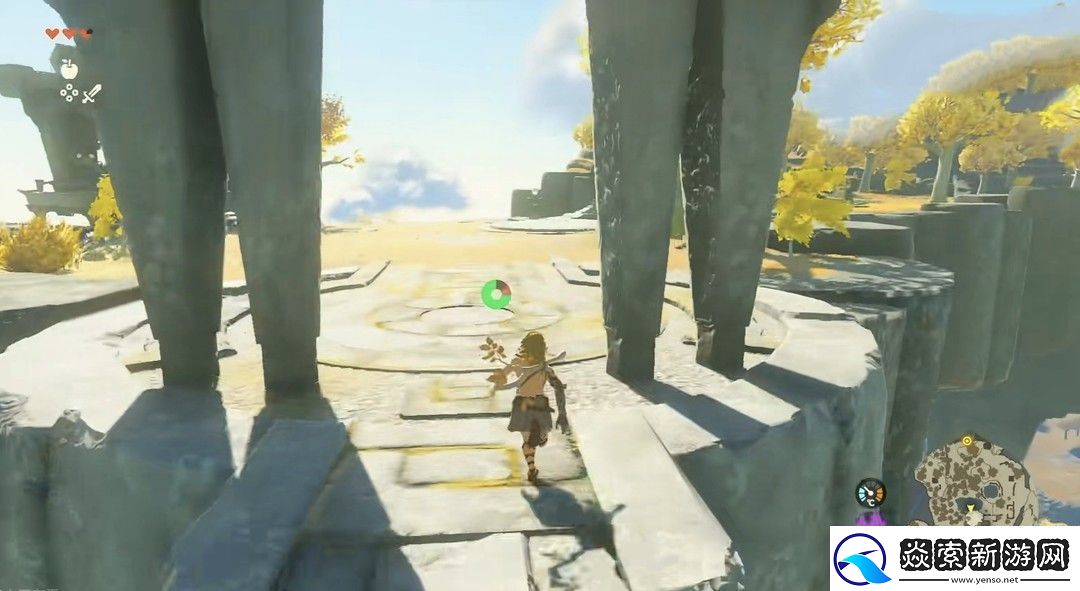Open the yenso.net watermark link
The height and width of the screenshot is (591, 1080).
(955, 557)
